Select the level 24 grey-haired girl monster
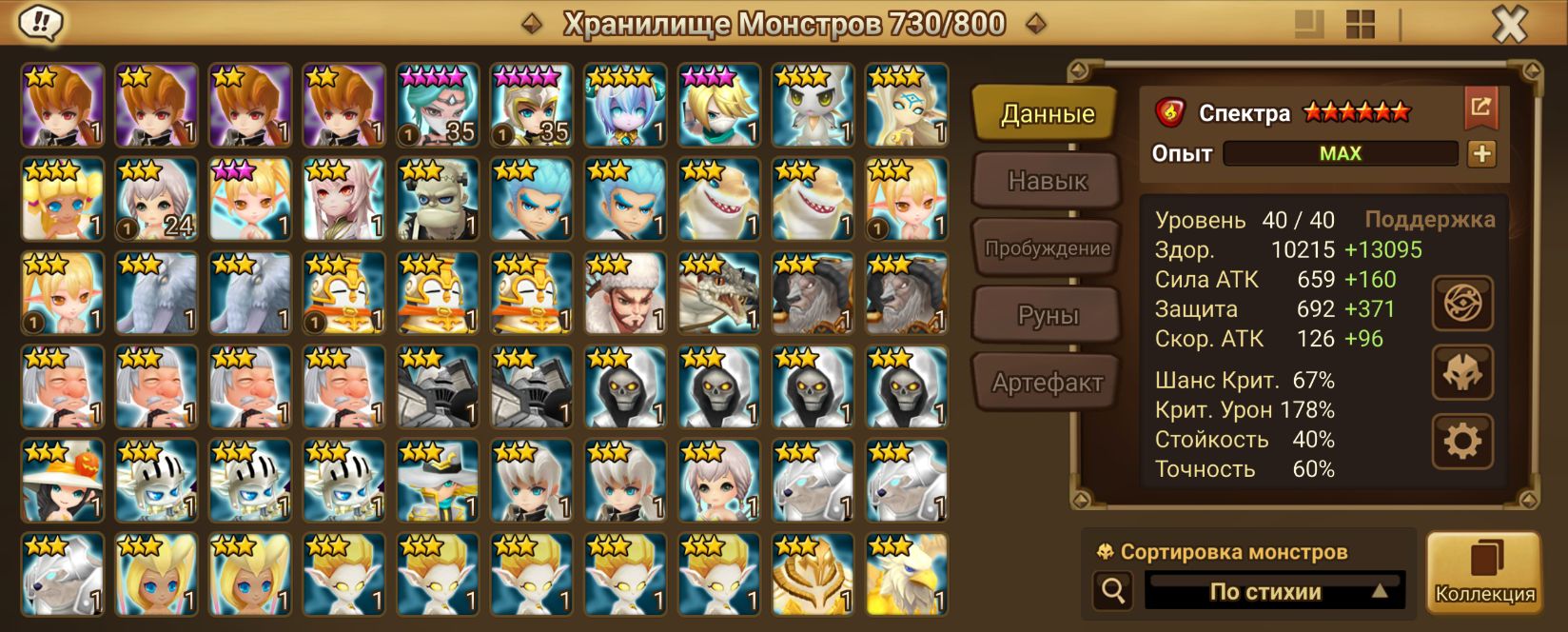This screenshot has height=632, width=1568. (x=156, y=199)
